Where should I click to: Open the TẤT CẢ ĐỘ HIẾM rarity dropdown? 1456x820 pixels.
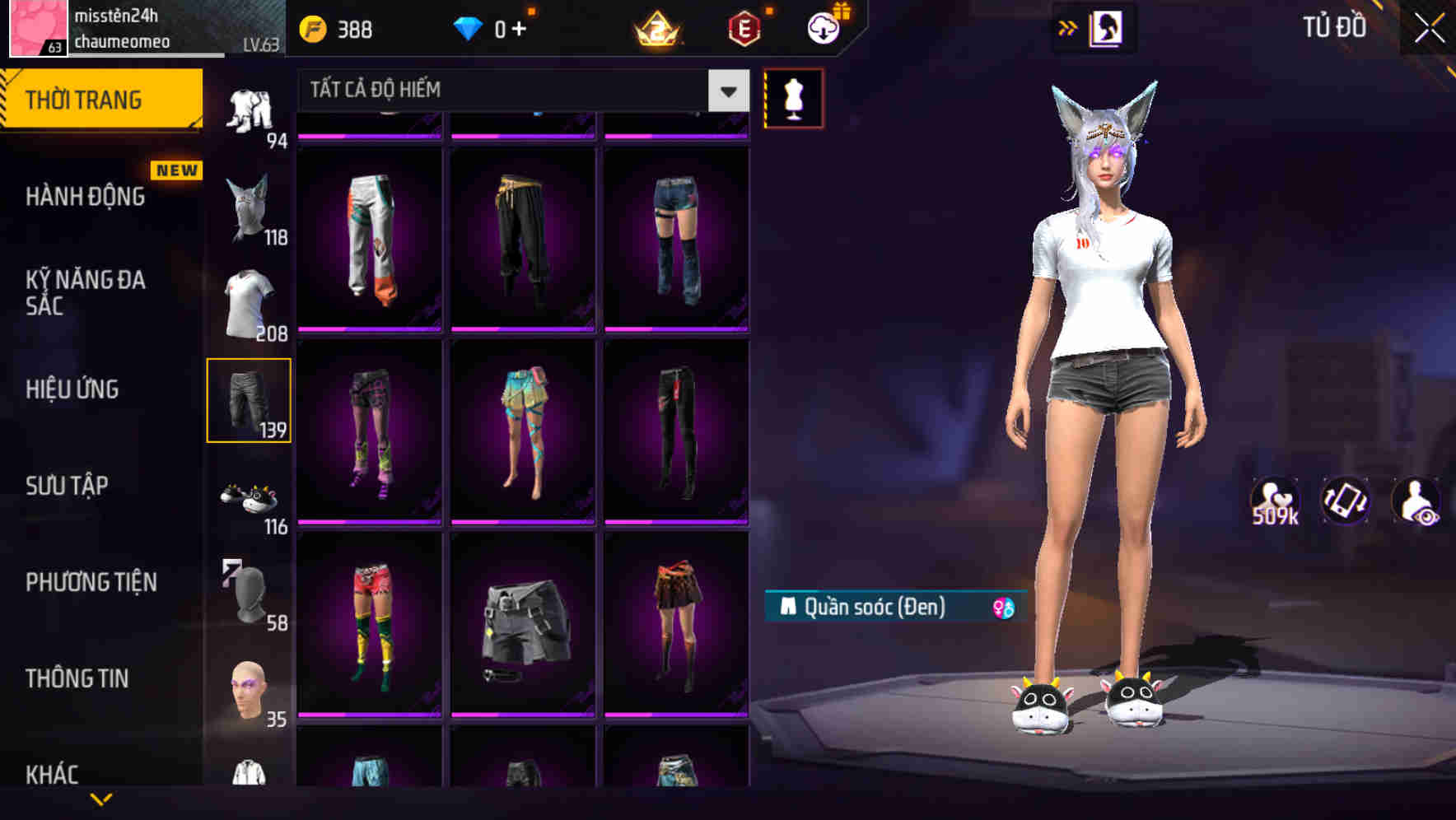point(726,91)
